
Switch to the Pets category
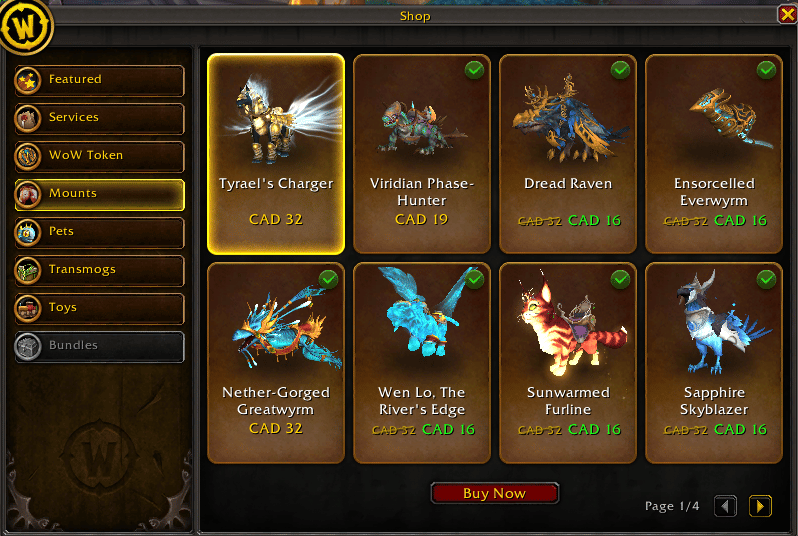[99, 232]
